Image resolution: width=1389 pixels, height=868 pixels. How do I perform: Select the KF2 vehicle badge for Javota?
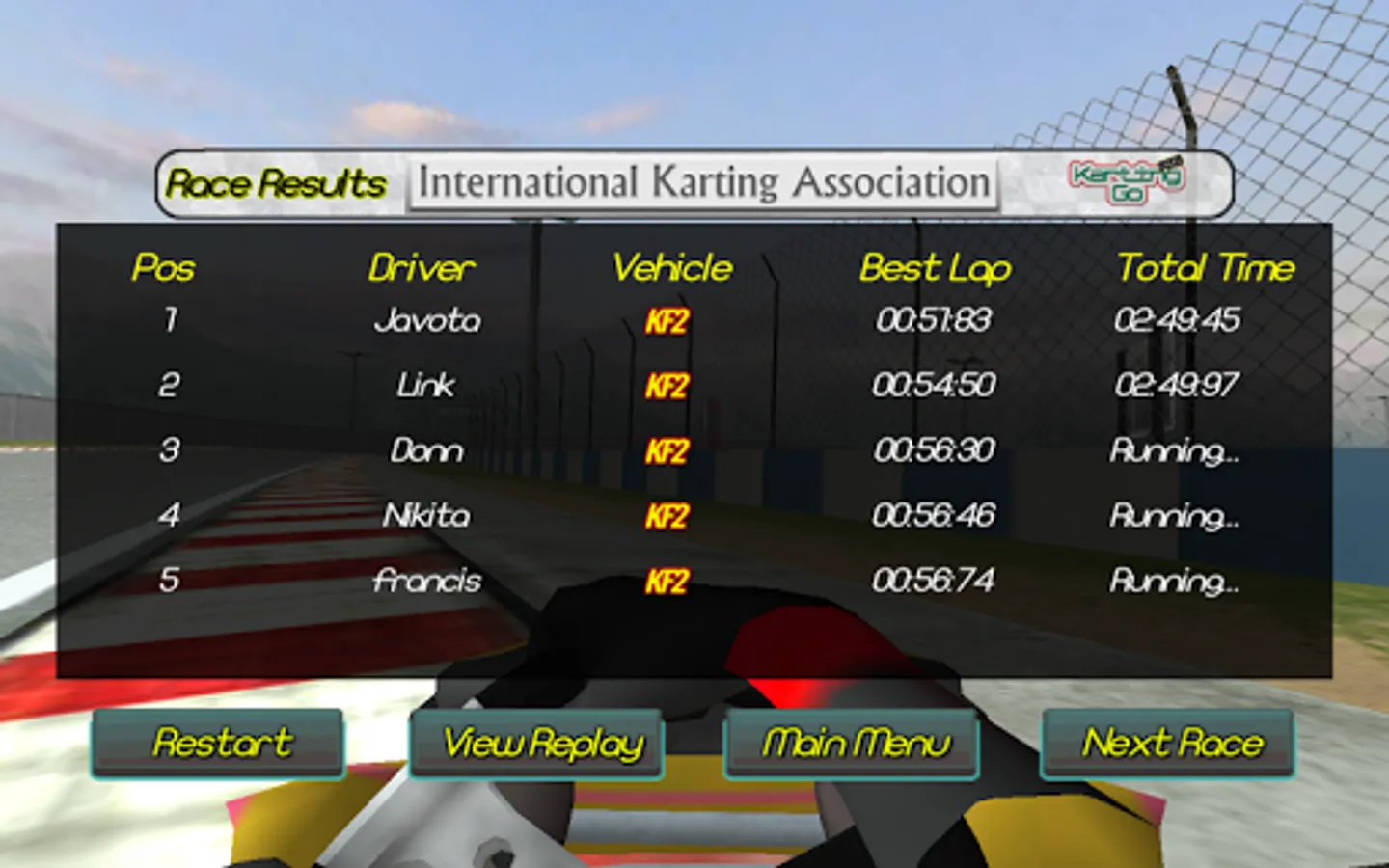[669, 322]
